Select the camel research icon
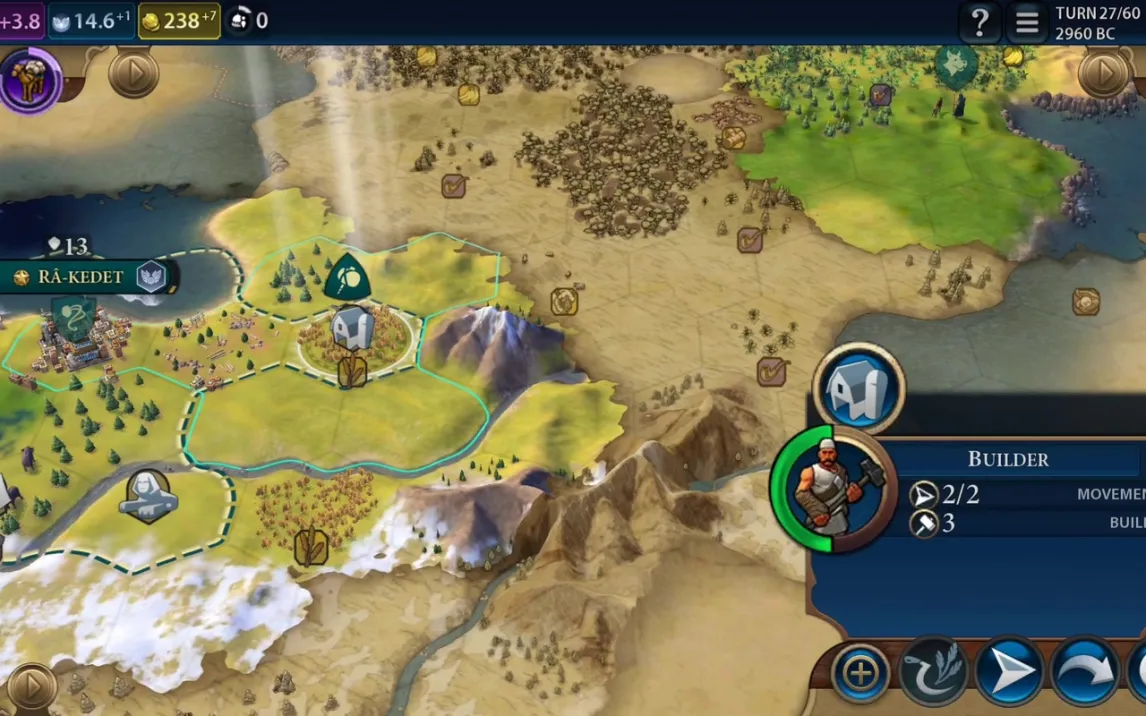 (30, 79)
